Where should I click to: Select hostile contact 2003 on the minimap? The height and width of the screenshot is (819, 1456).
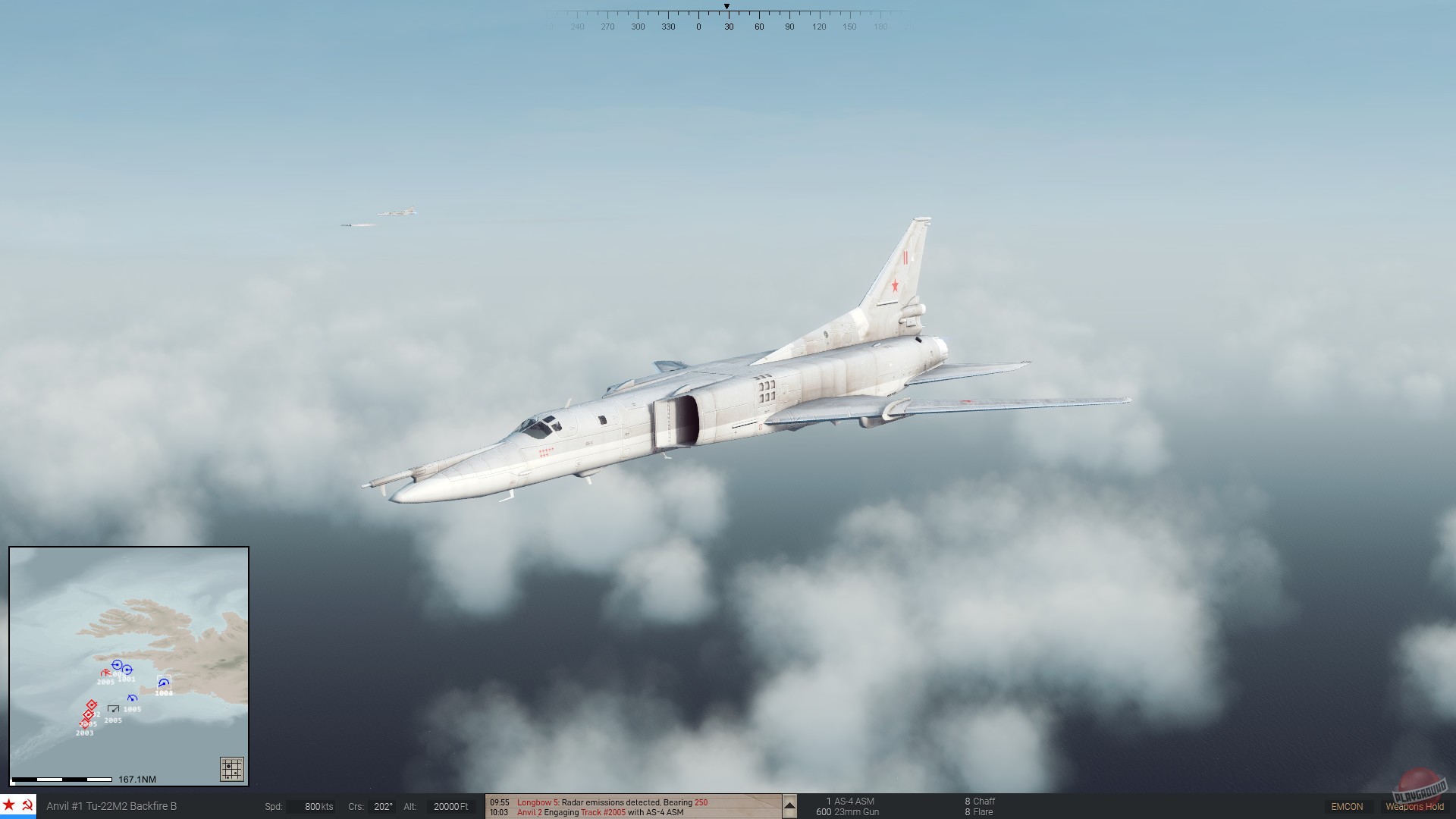point(85,725)
